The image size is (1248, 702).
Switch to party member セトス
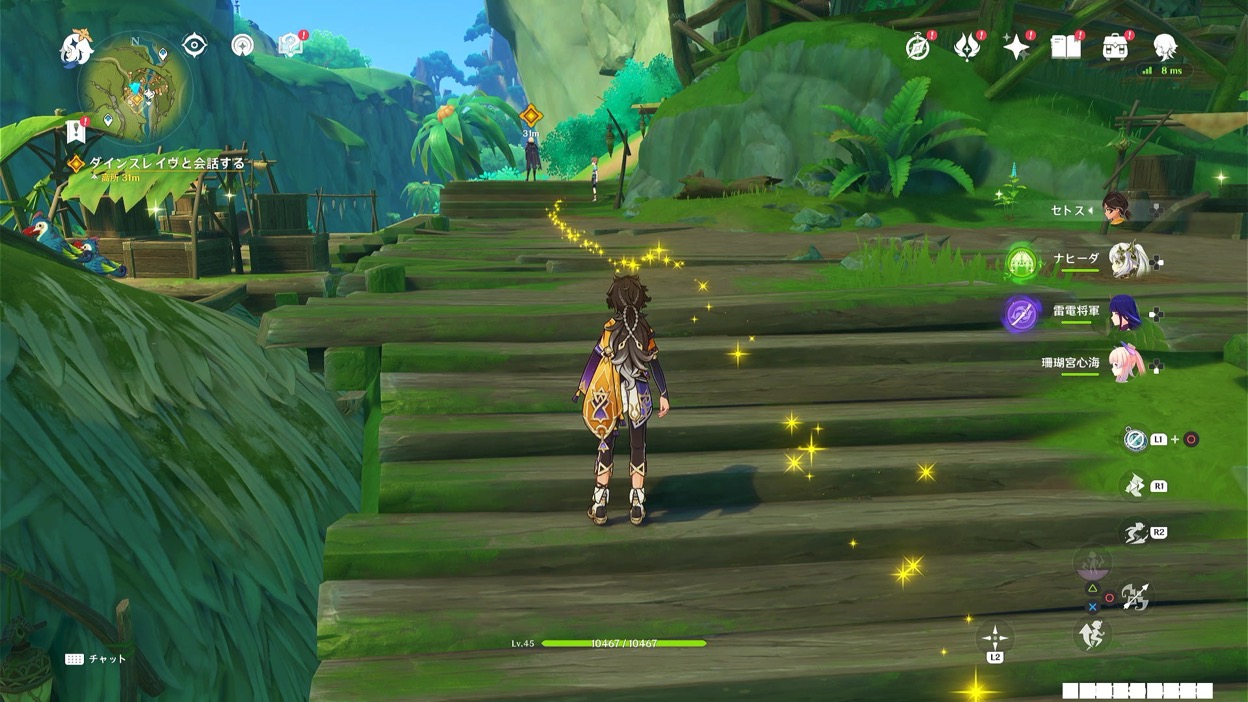1116,210
